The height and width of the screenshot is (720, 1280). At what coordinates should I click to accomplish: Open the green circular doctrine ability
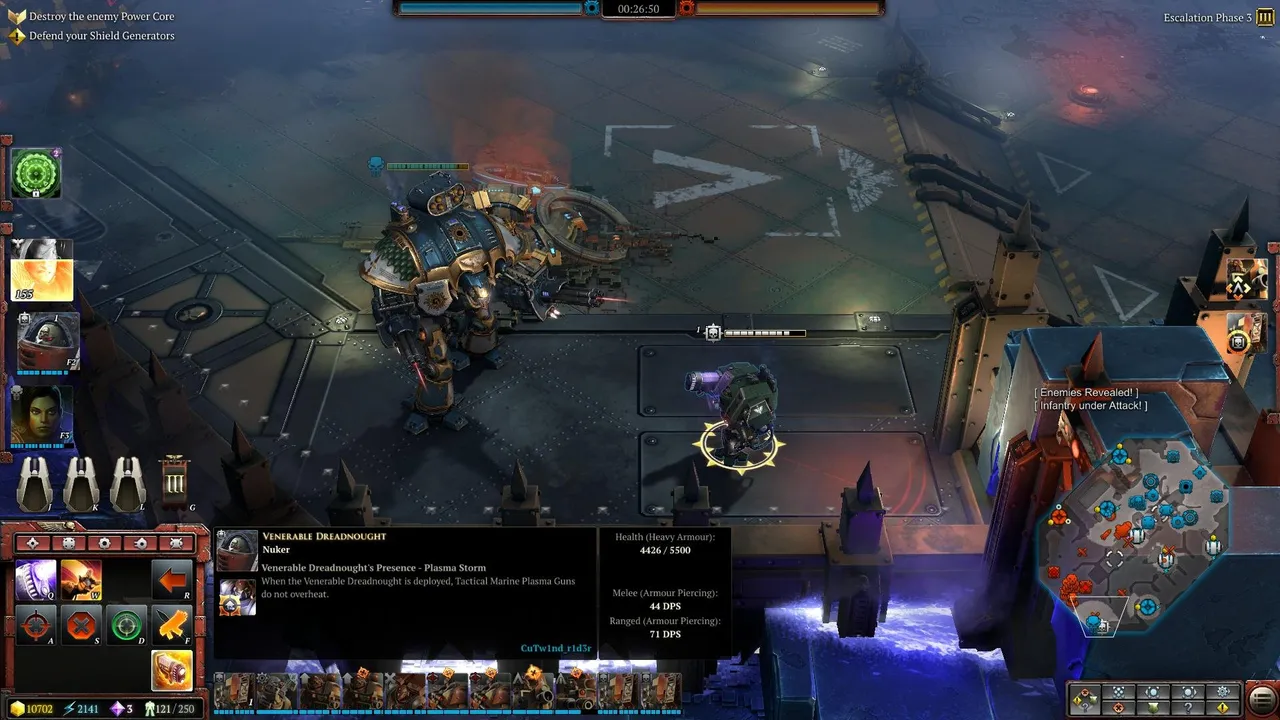pyautogui.click(x=36, y=175)
